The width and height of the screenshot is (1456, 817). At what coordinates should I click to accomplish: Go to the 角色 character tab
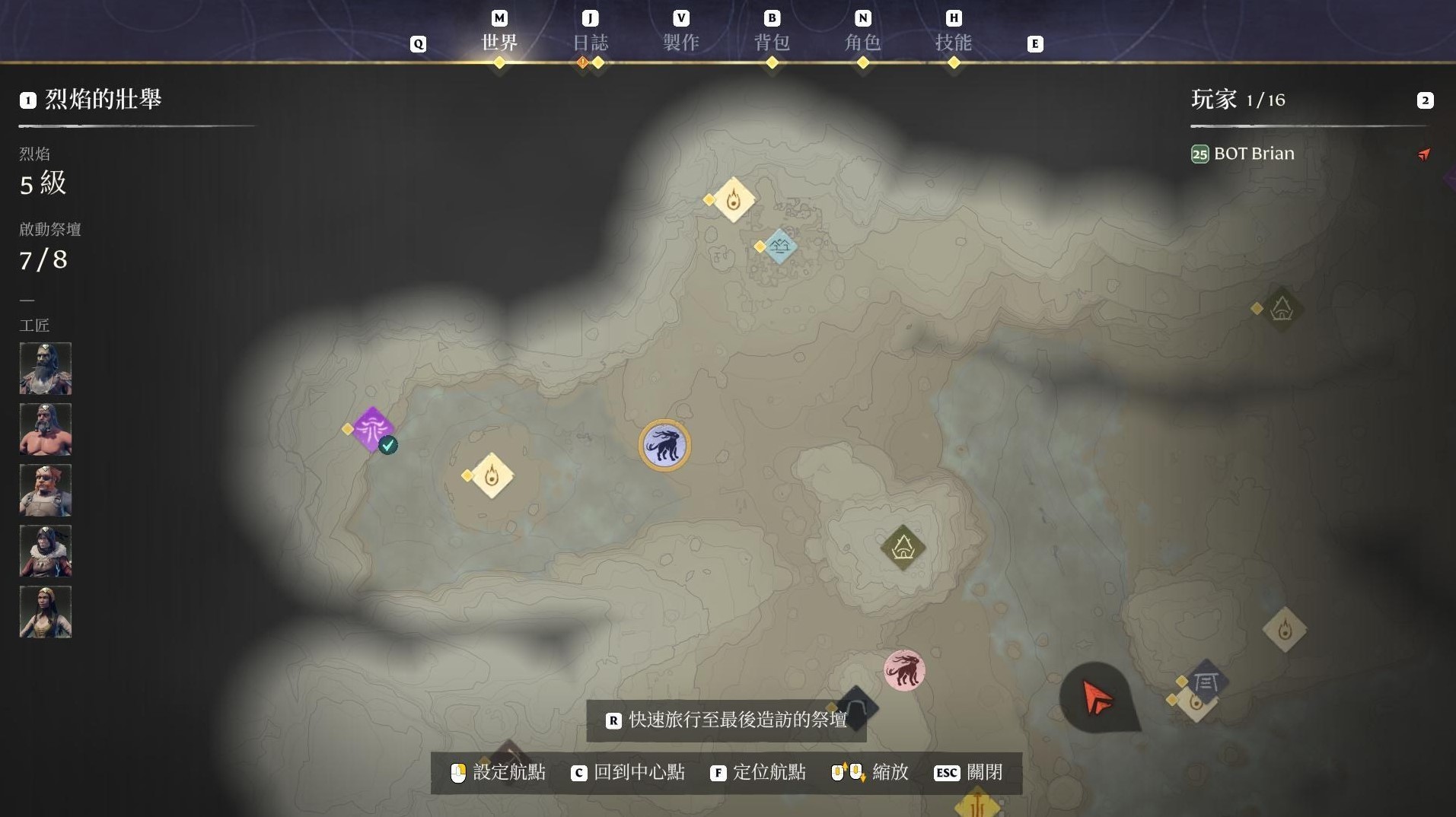click(862, 42)
